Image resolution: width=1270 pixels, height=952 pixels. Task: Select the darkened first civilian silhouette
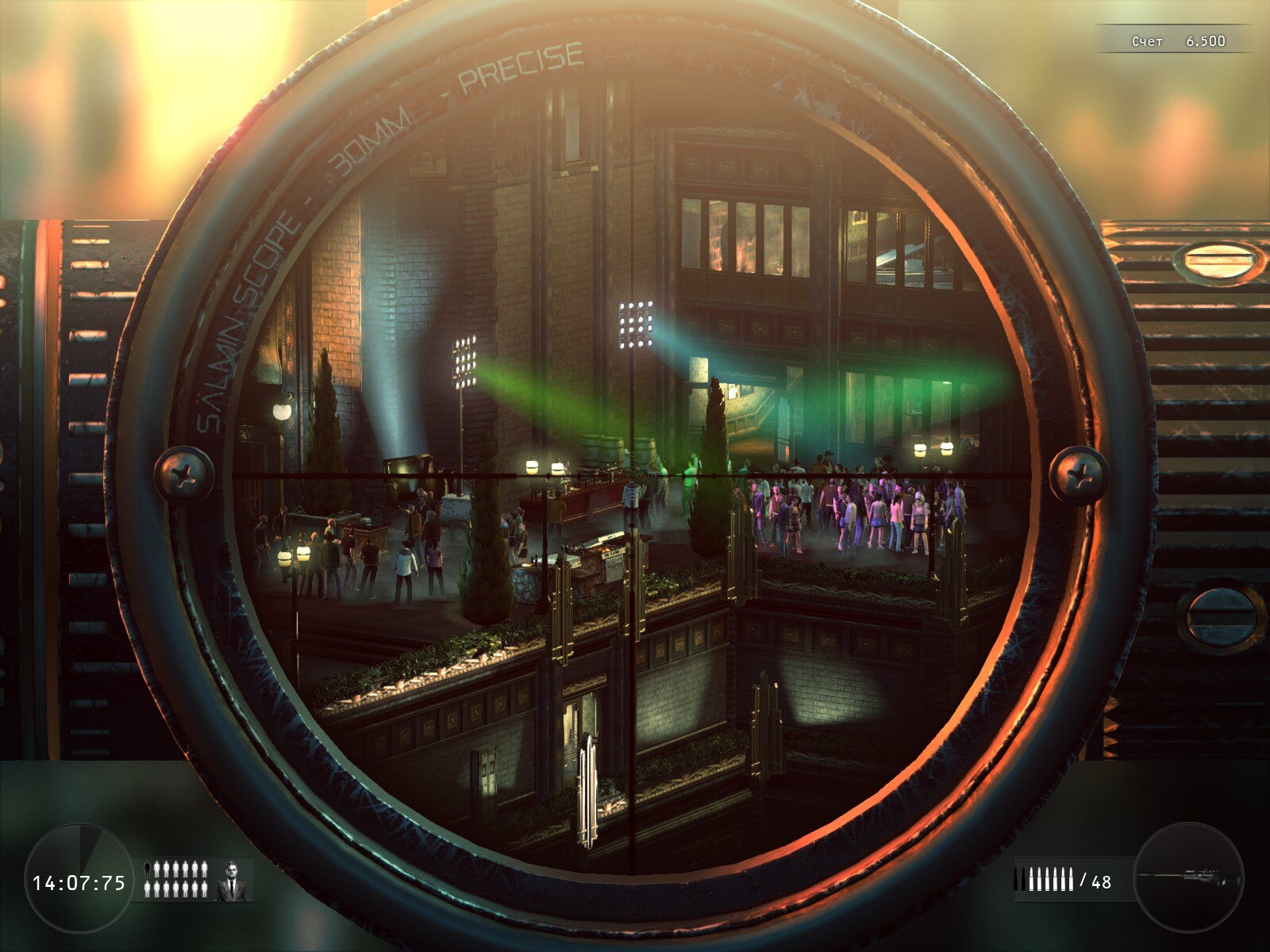148,868
